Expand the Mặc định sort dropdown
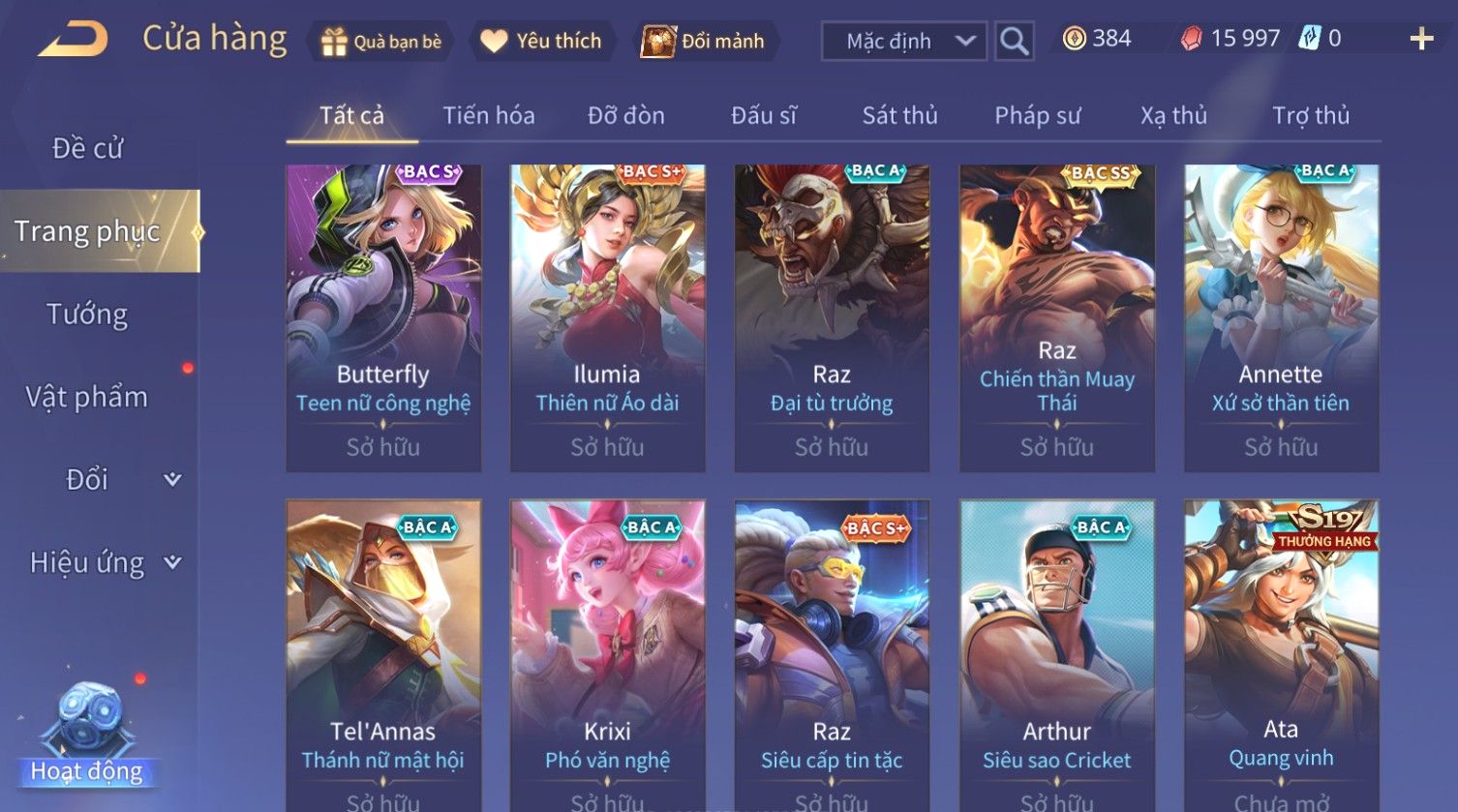This screenshot has height=812, width=1458. (x=903, y=42)
